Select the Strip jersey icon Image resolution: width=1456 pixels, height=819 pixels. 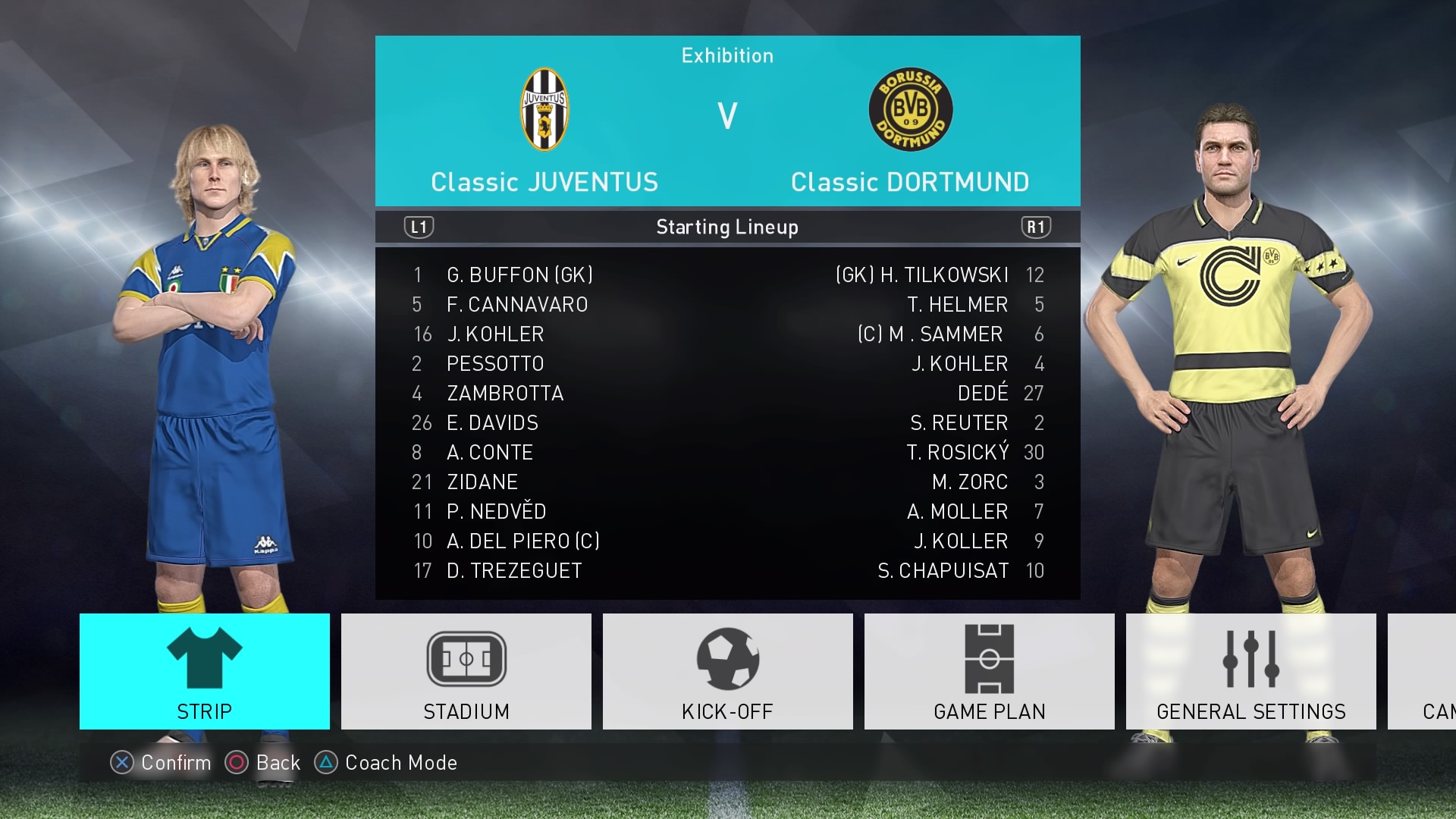(203, 658)
